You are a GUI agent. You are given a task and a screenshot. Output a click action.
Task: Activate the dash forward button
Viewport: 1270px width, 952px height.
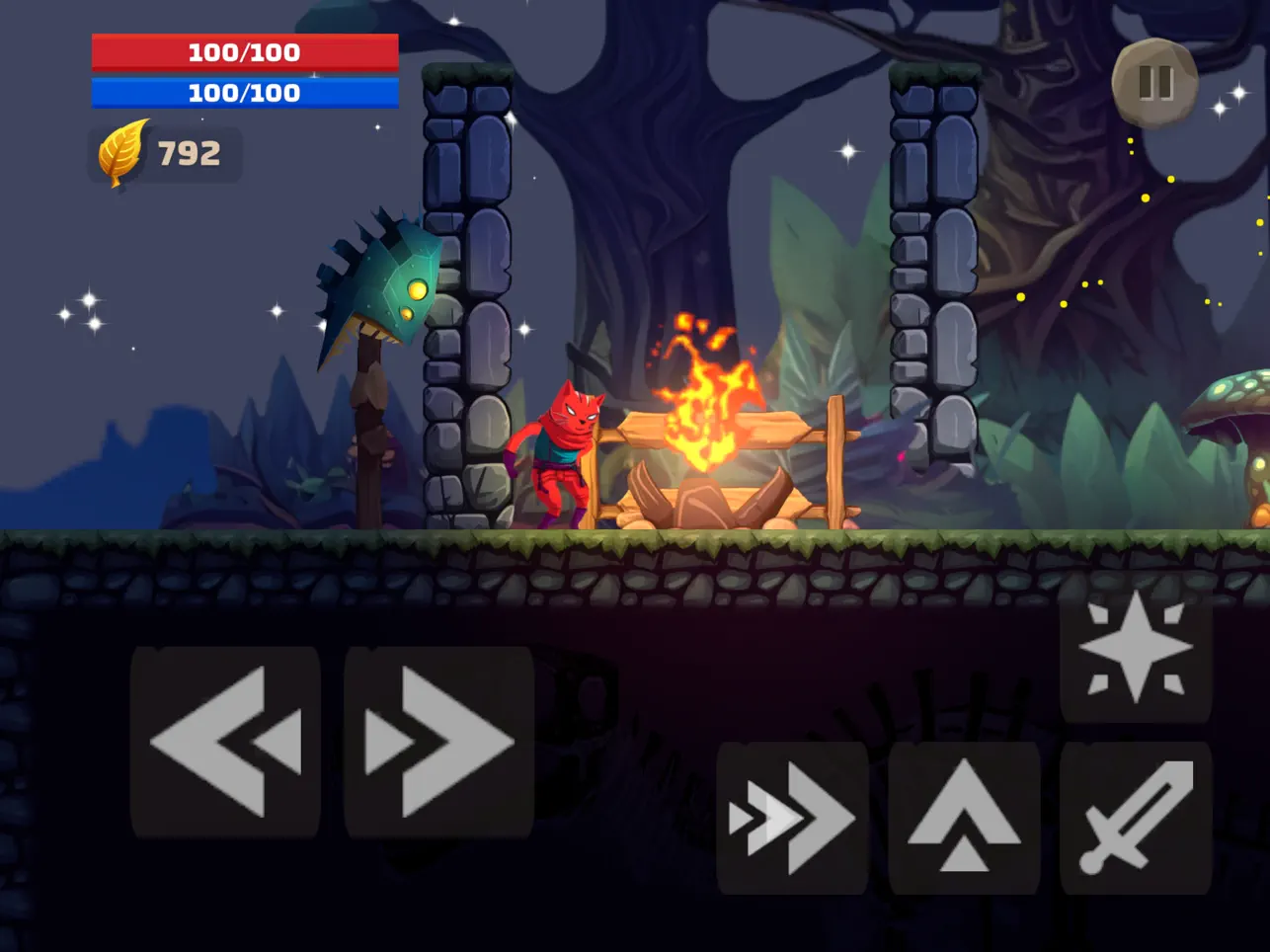coord(792,818)
